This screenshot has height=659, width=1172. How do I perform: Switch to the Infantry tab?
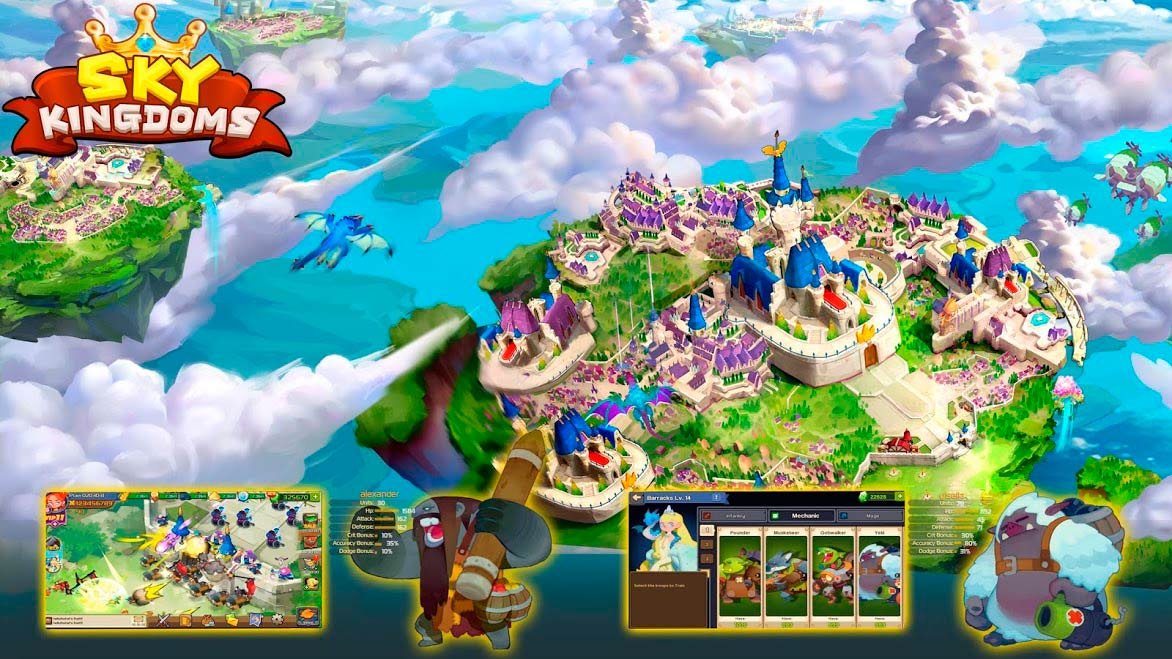point(732,516)
